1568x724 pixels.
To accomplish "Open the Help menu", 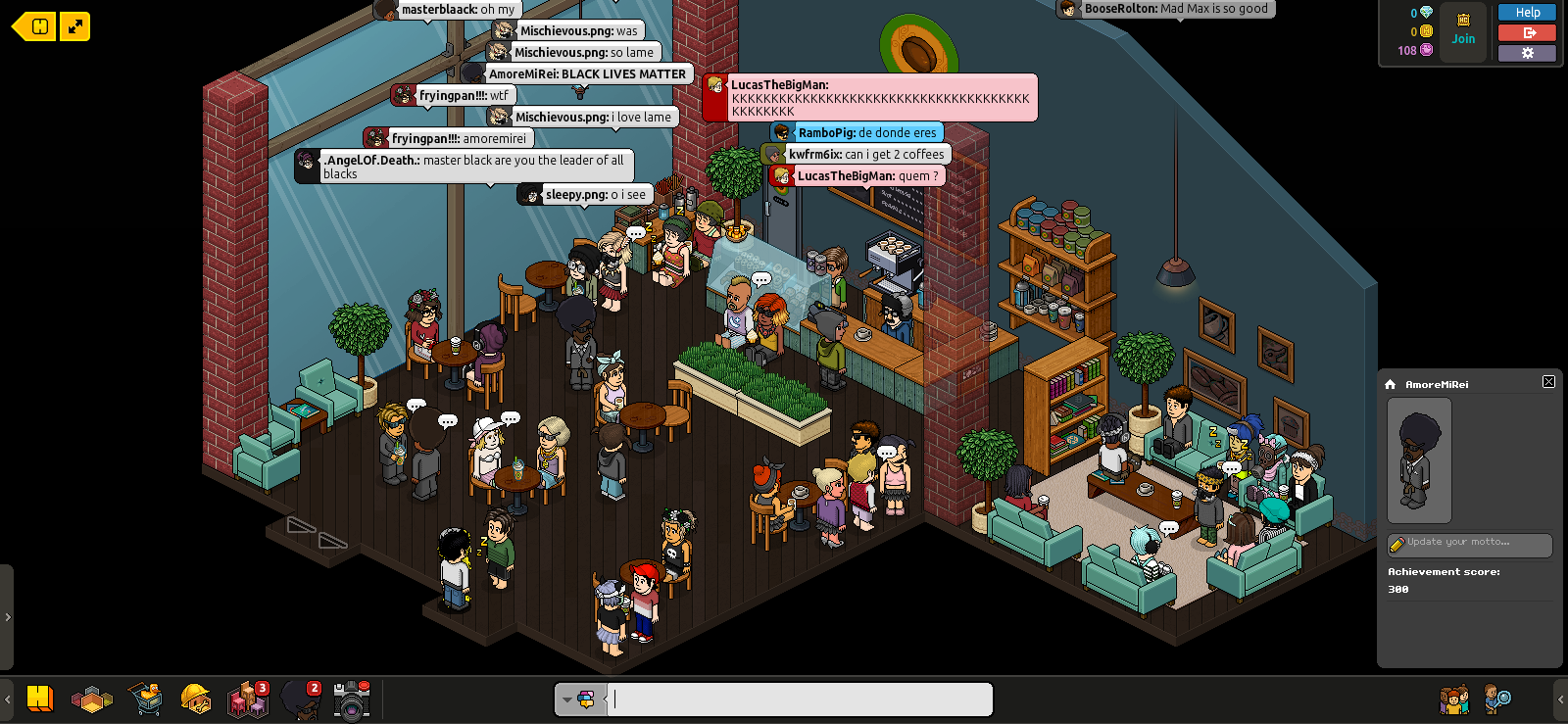I will pyautogui.click(x=1527, y=13).
